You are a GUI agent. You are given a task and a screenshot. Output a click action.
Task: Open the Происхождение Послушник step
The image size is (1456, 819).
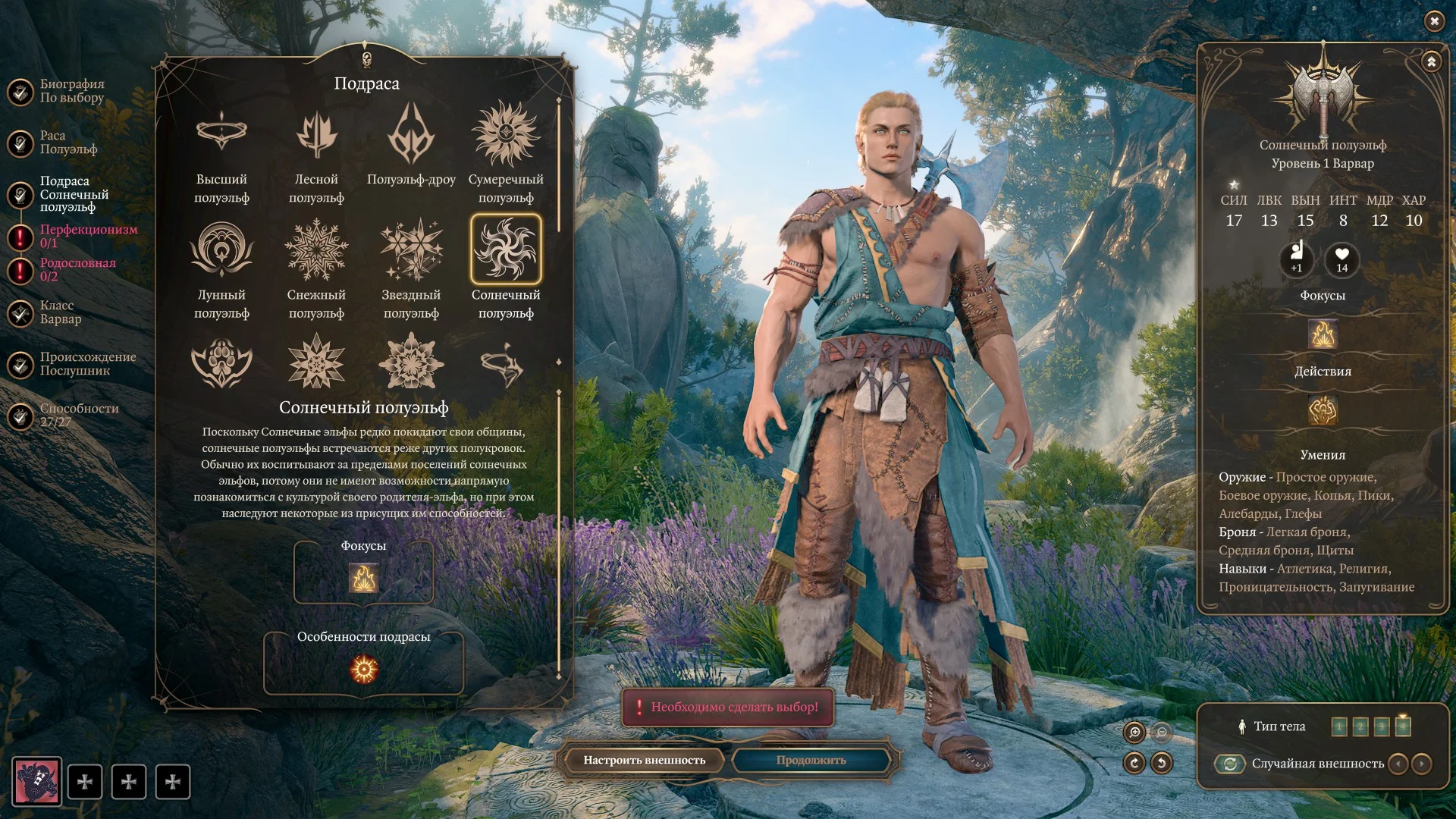87,364
